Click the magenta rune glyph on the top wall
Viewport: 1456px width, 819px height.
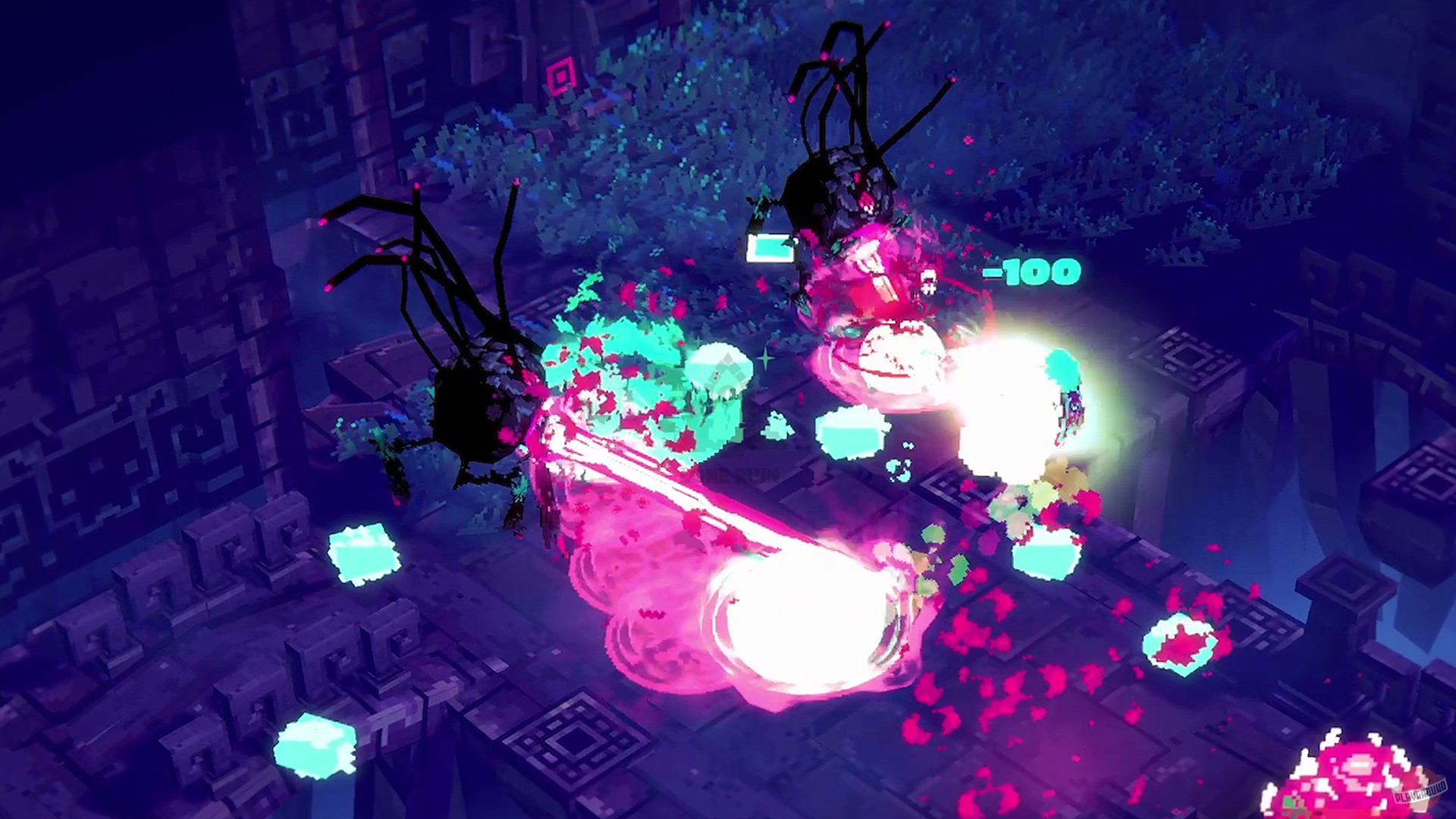(x=563, y=76)
